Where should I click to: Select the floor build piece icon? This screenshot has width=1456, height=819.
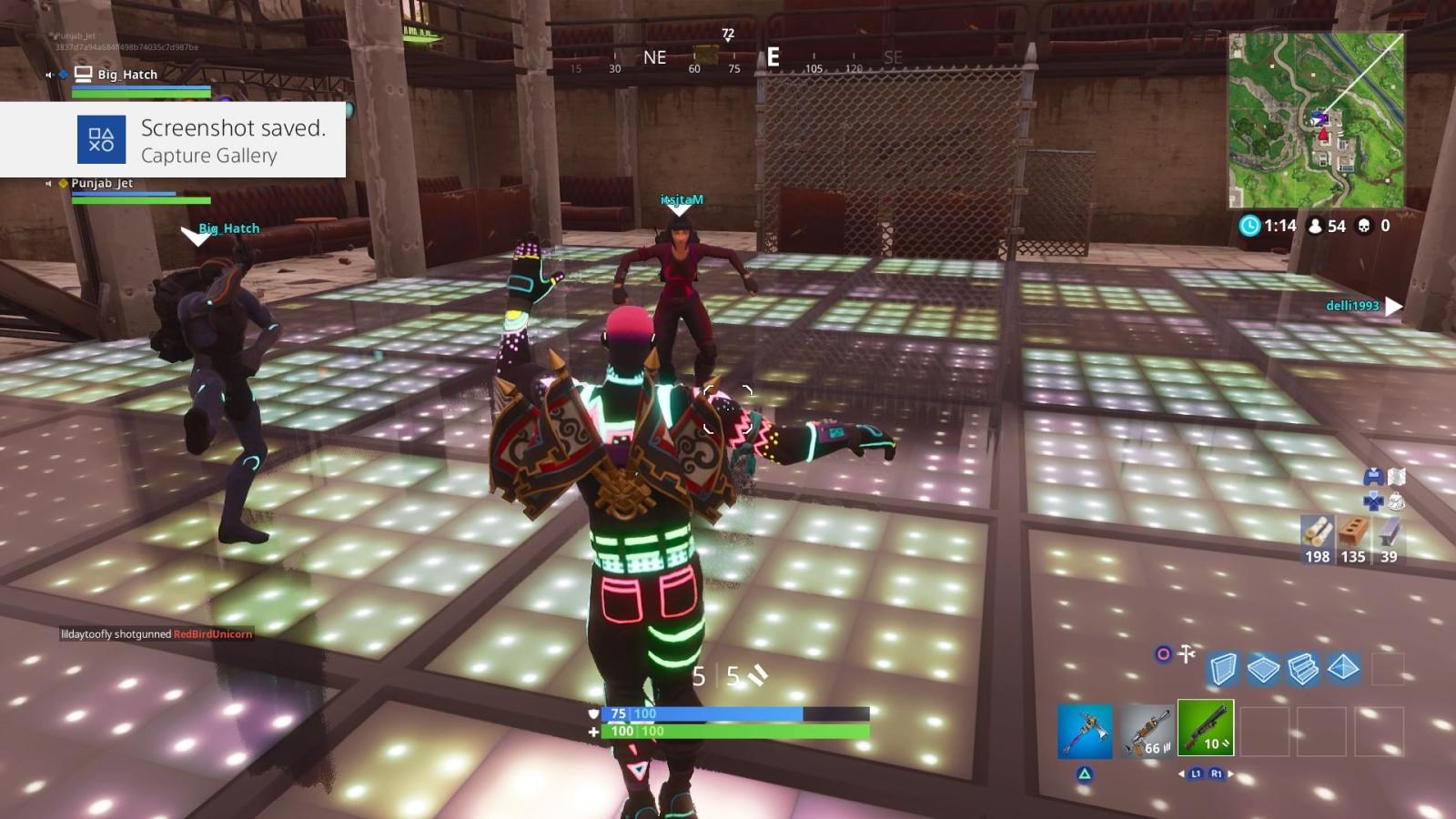1263,668
